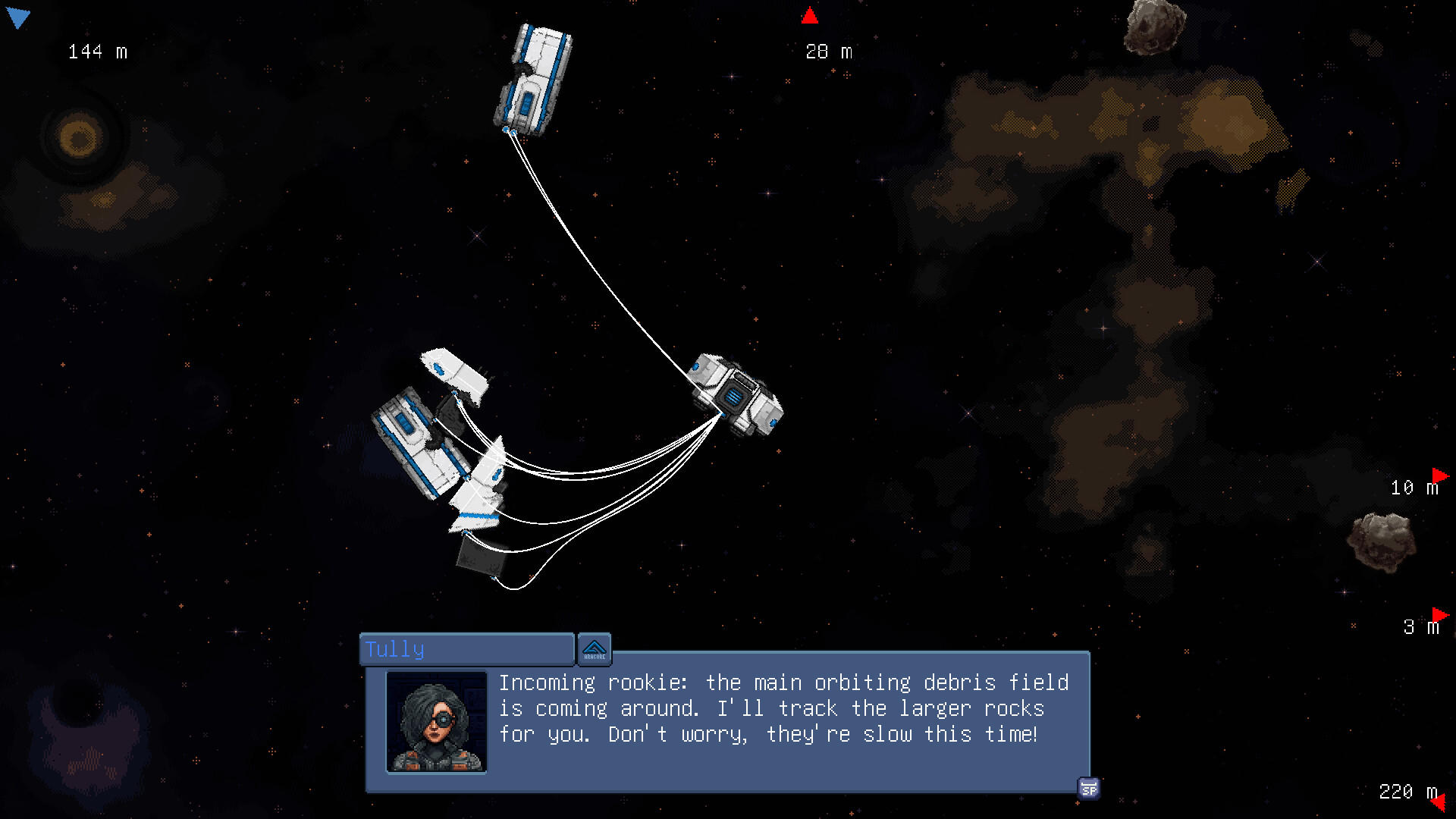
Task: Select the blue waypoint arrow above 144 m
Action: (19, 17)
